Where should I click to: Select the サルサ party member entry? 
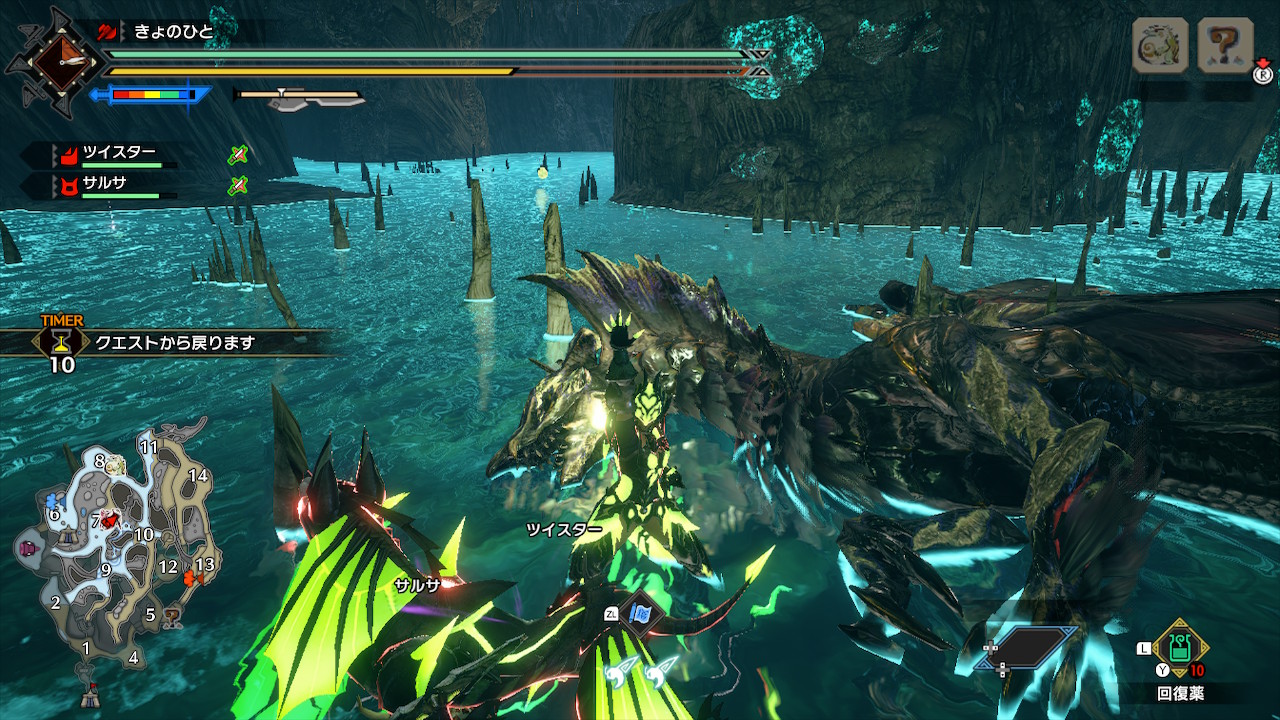pos(105,184)
